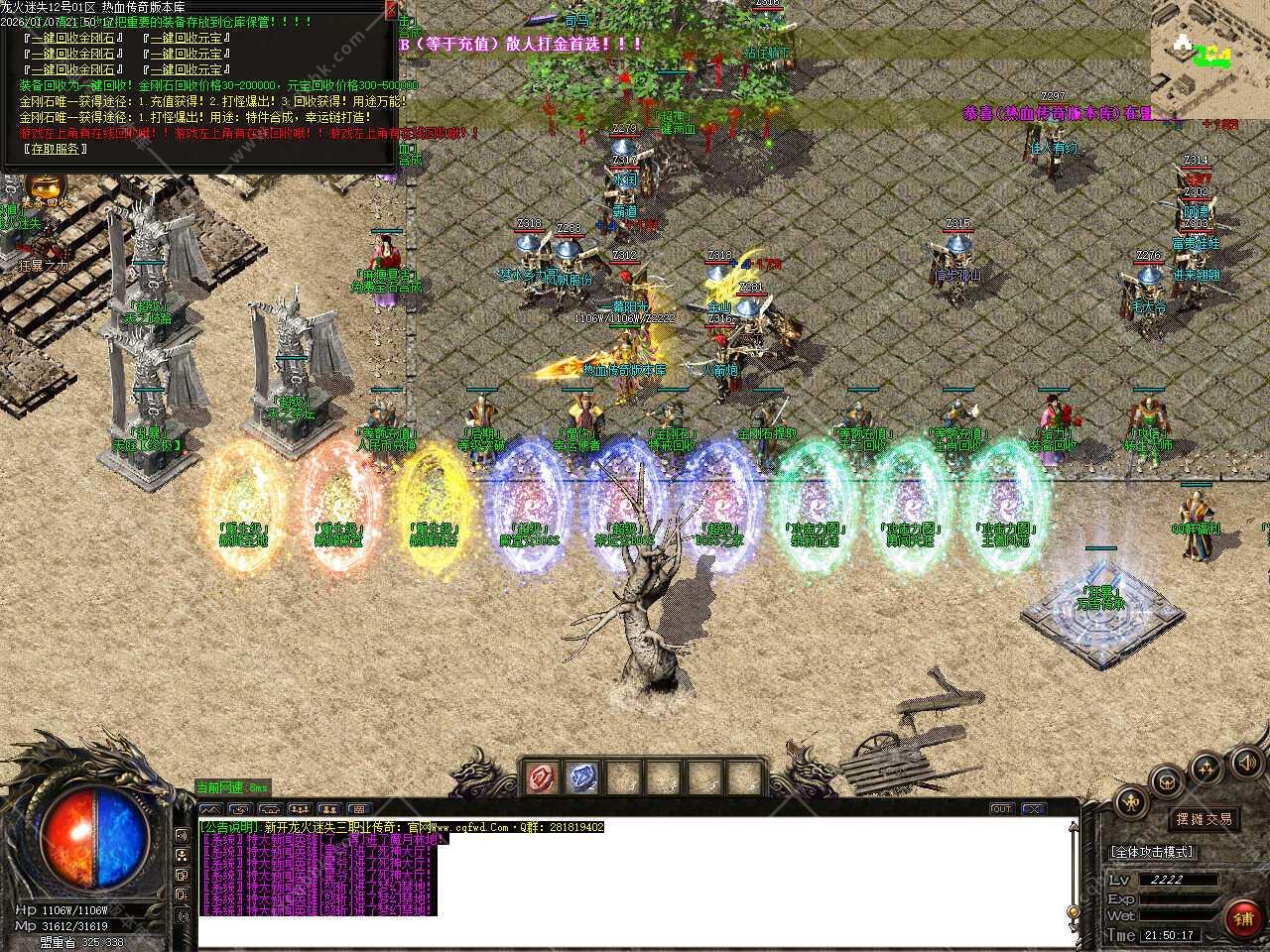
Task: Click the OUT button above chat
Action: (x=1002, y=809)
